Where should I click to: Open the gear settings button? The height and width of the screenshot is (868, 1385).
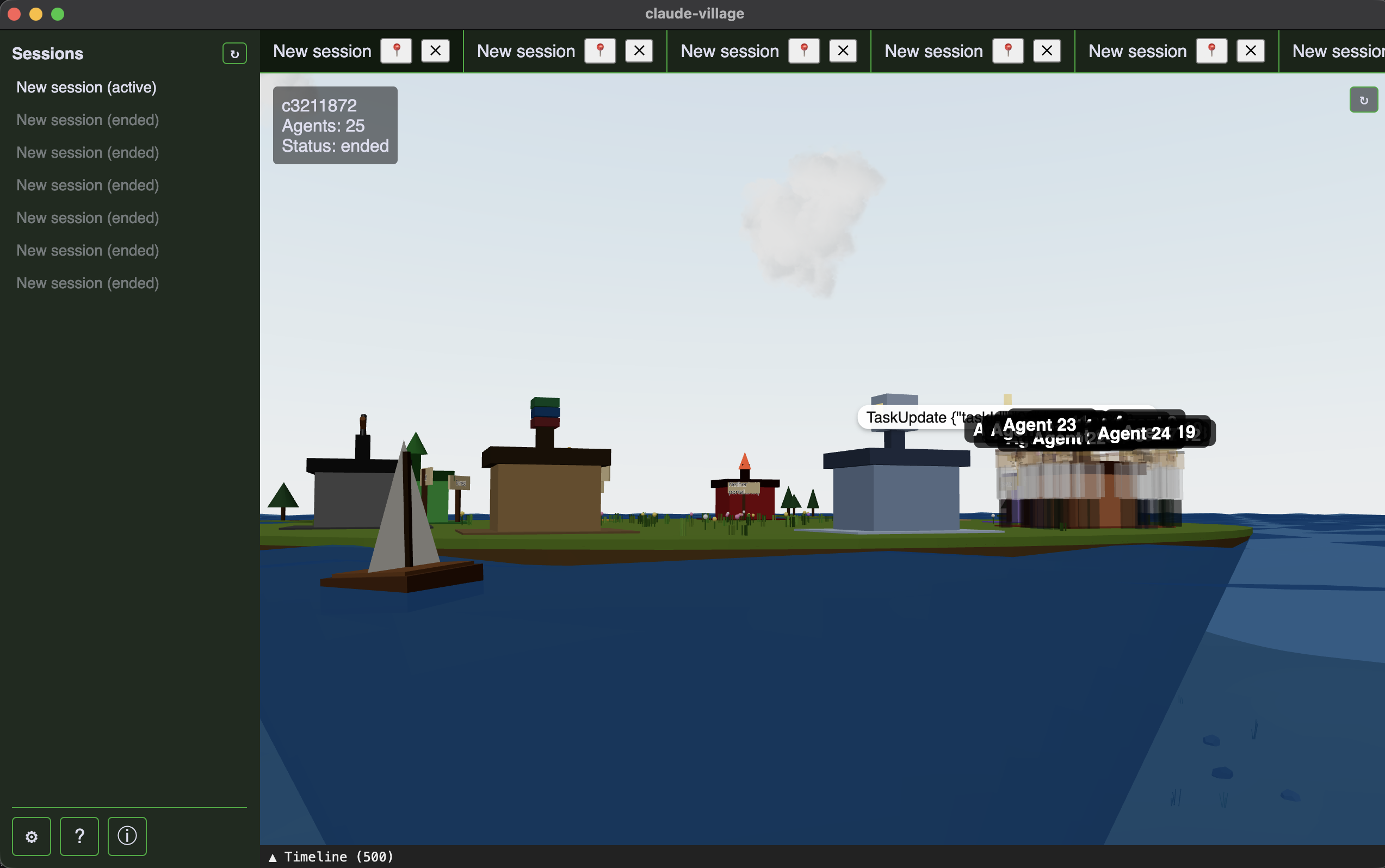(x=32, y=836)
